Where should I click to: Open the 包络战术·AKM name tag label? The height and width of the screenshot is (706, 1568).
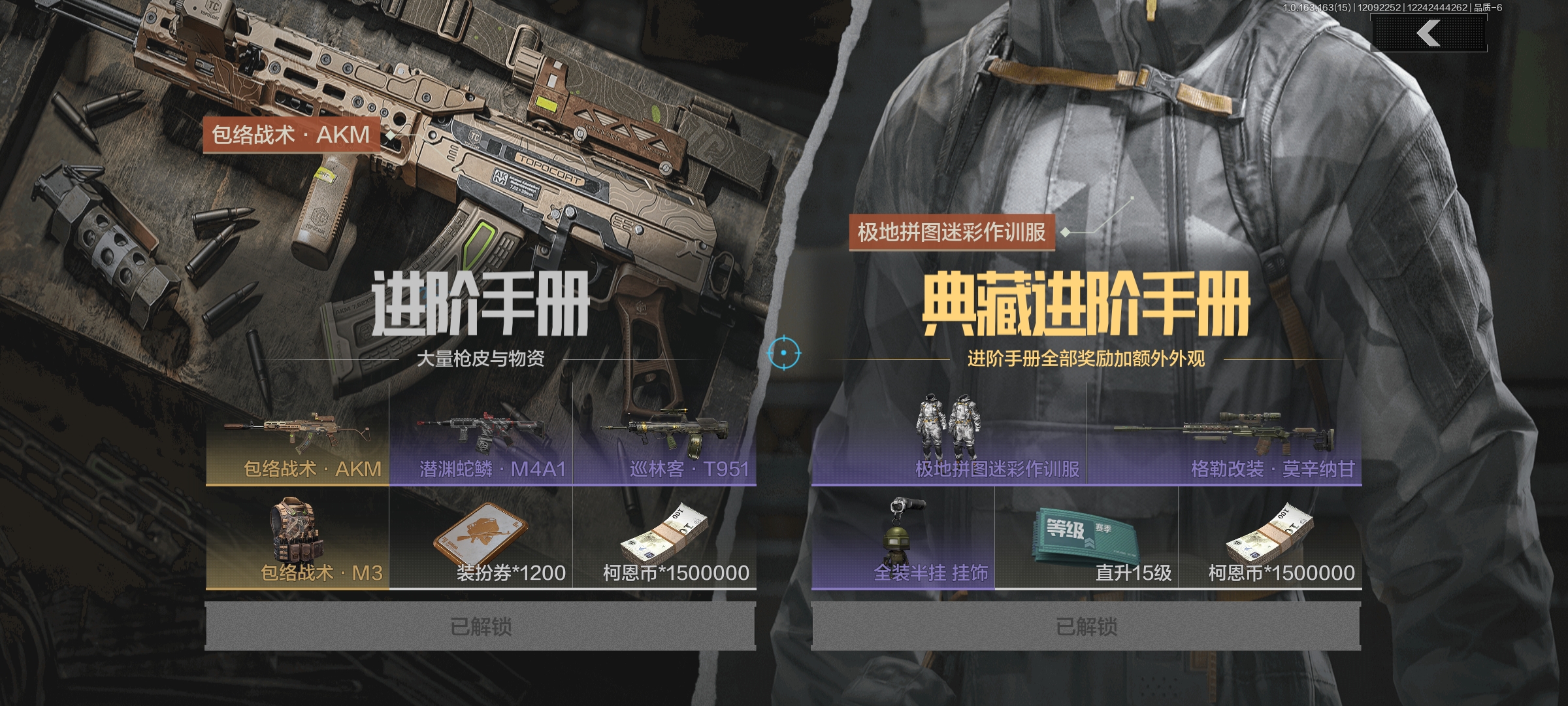pos(294,136)
